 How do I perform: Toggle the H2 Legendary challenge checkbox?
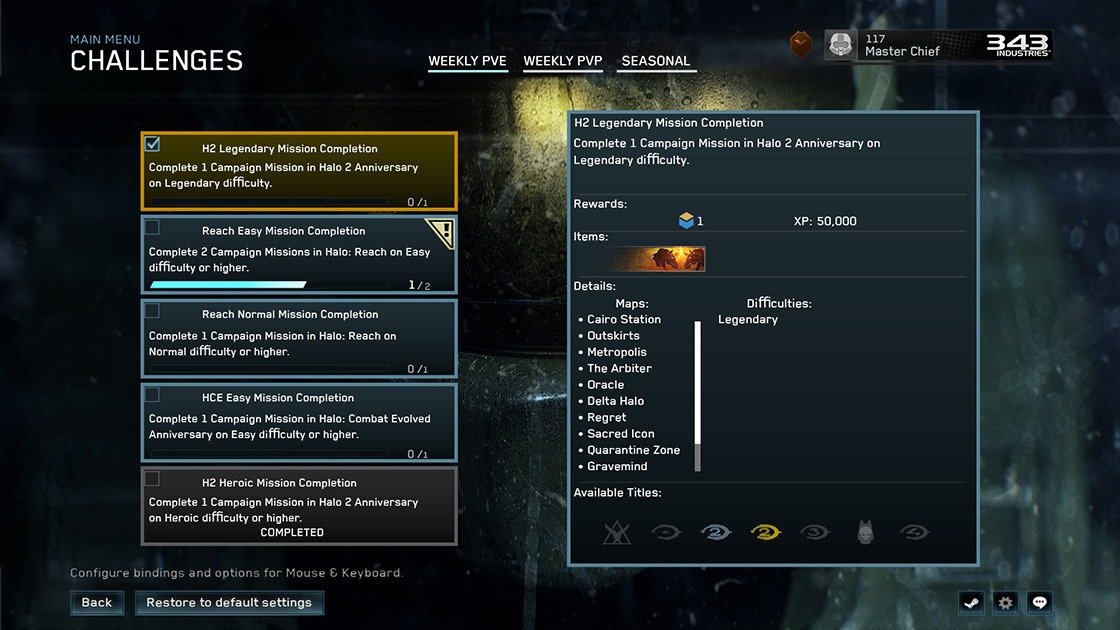click(153, 144)
